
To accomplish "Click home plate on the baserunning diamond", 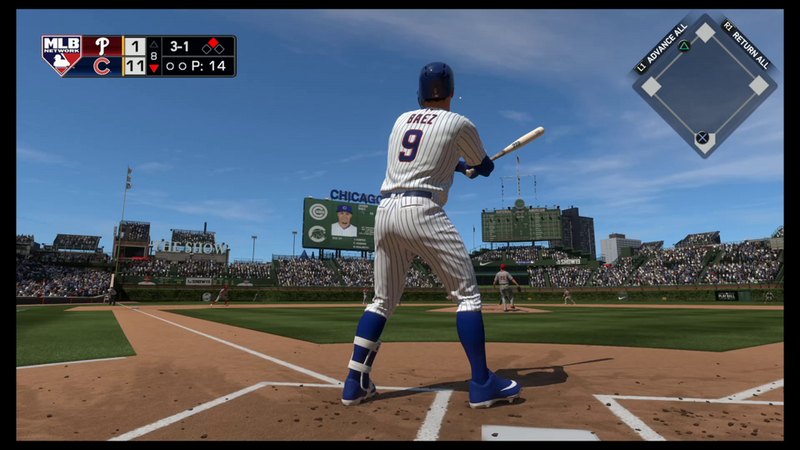I will click(703, 138).
